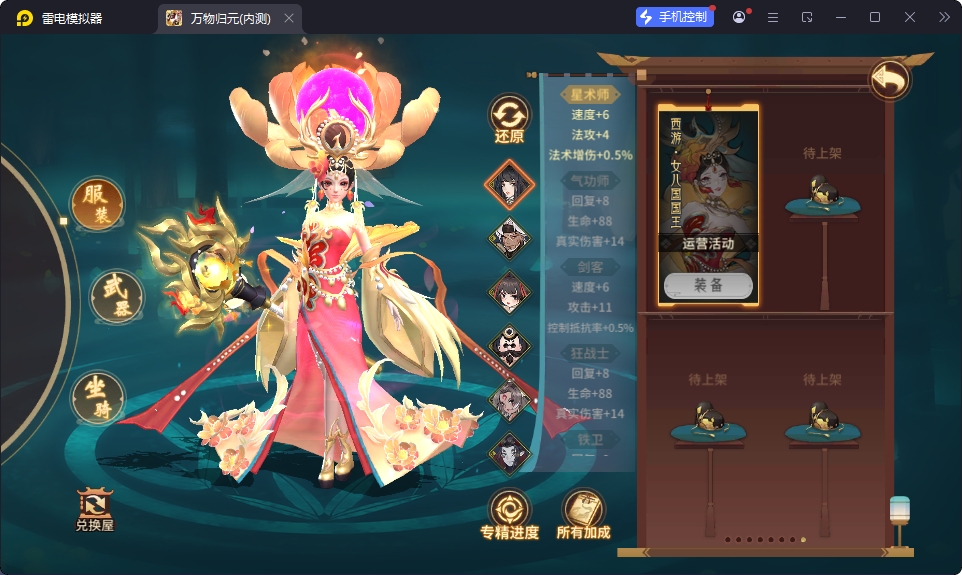Equip the costume with 装备 button
Viewport: 962px width, 575px height.
[708, 285]
